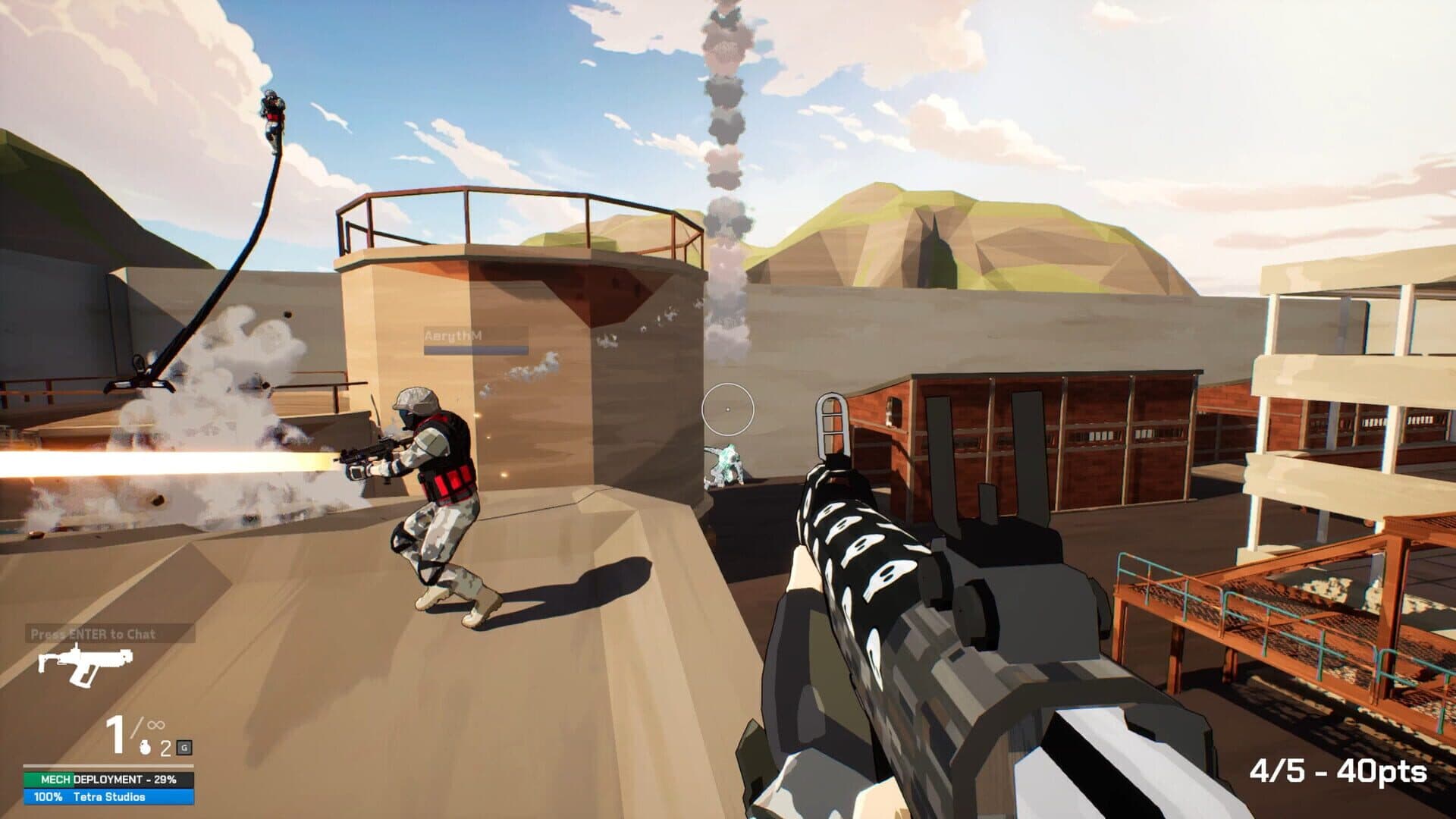
Task: Click the grenade count '2' number
Action: click(165, 748)
